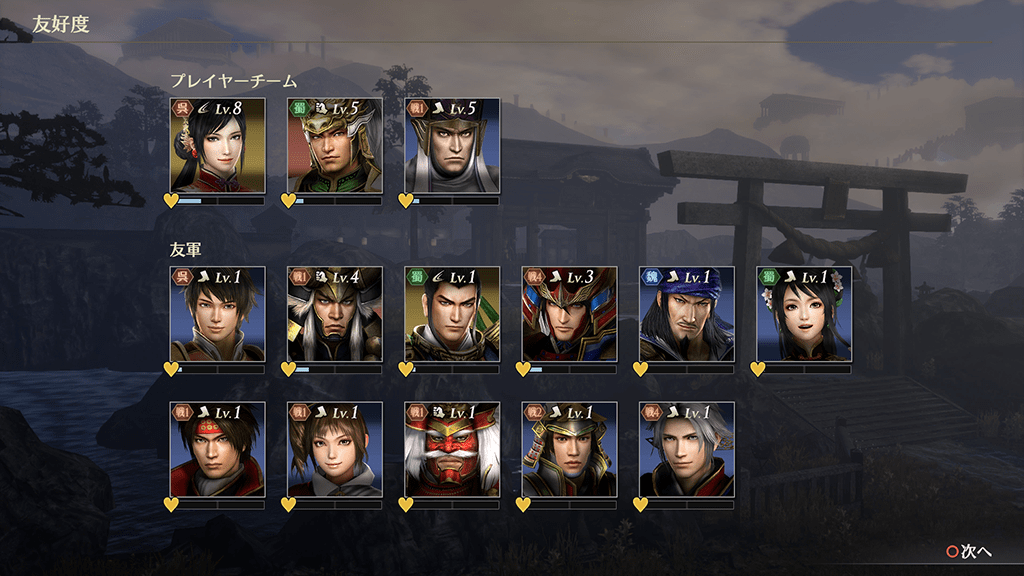This screenshot has height=576, width=1024.
Task: Choose the Lv.5 warrior in green-gold helmet
Action: 334,146
